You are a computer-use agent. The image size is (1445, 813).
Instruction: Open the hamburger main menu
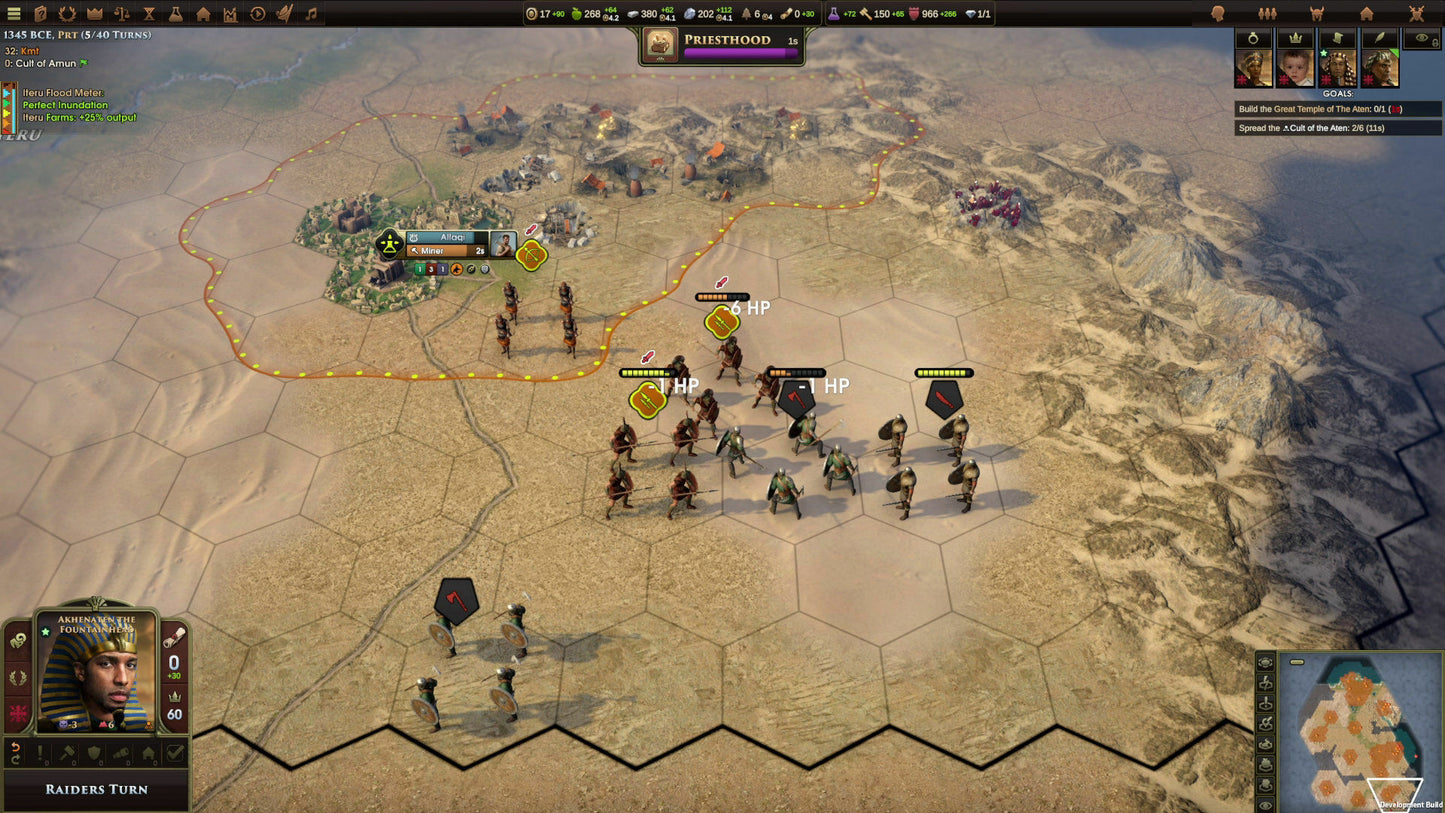coord(14,14)
